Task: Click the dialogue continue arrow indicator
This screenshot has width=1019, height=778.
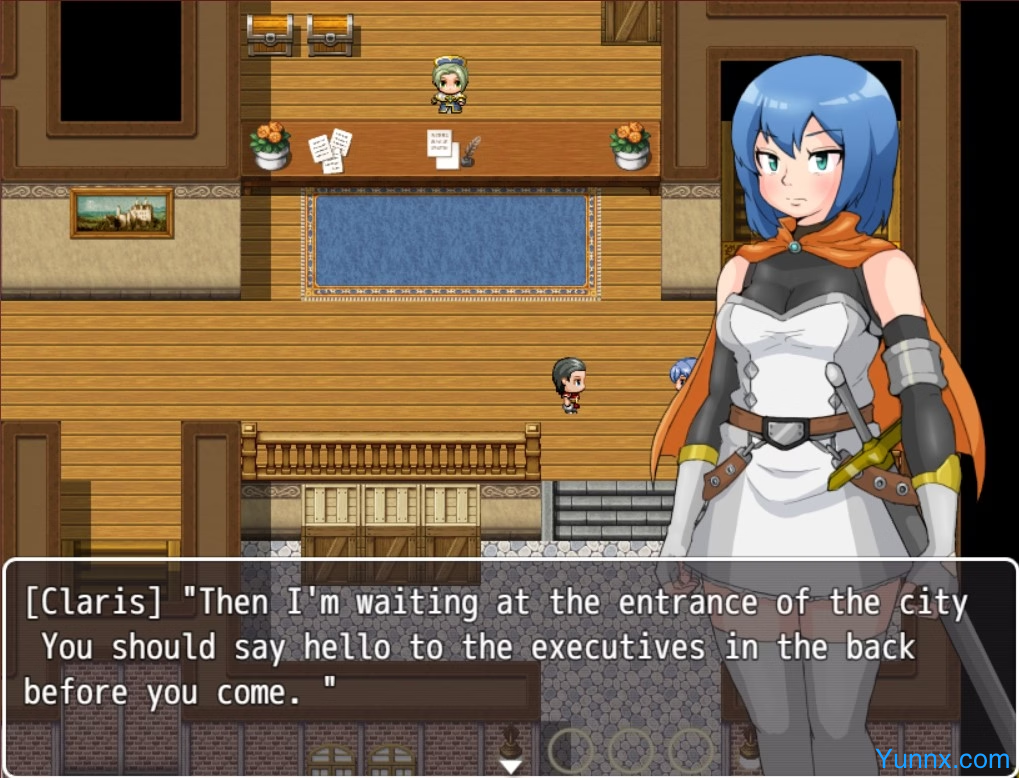Action: [511, 766]
